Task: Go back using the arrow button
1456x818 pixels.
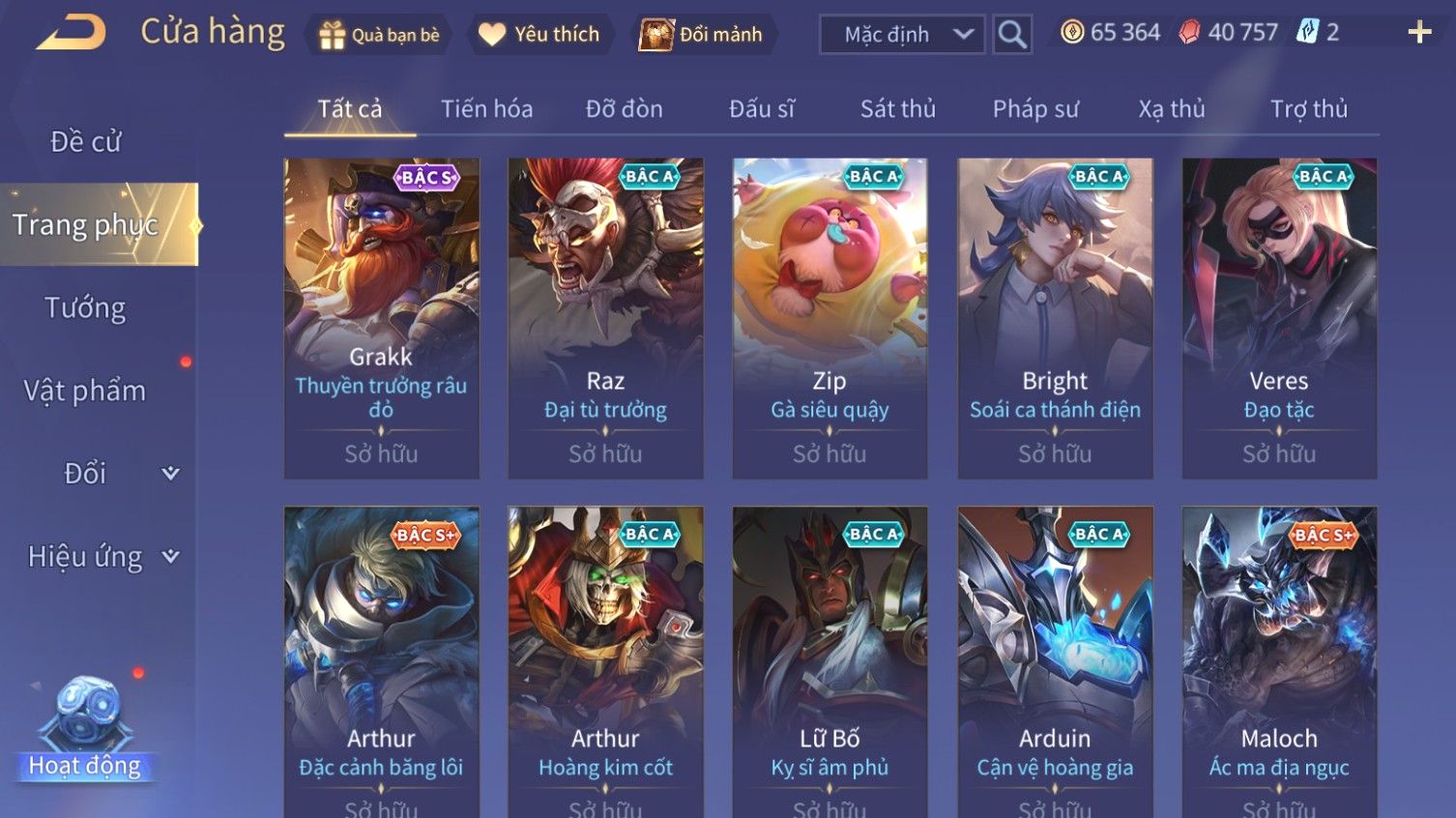Action: 72,33
